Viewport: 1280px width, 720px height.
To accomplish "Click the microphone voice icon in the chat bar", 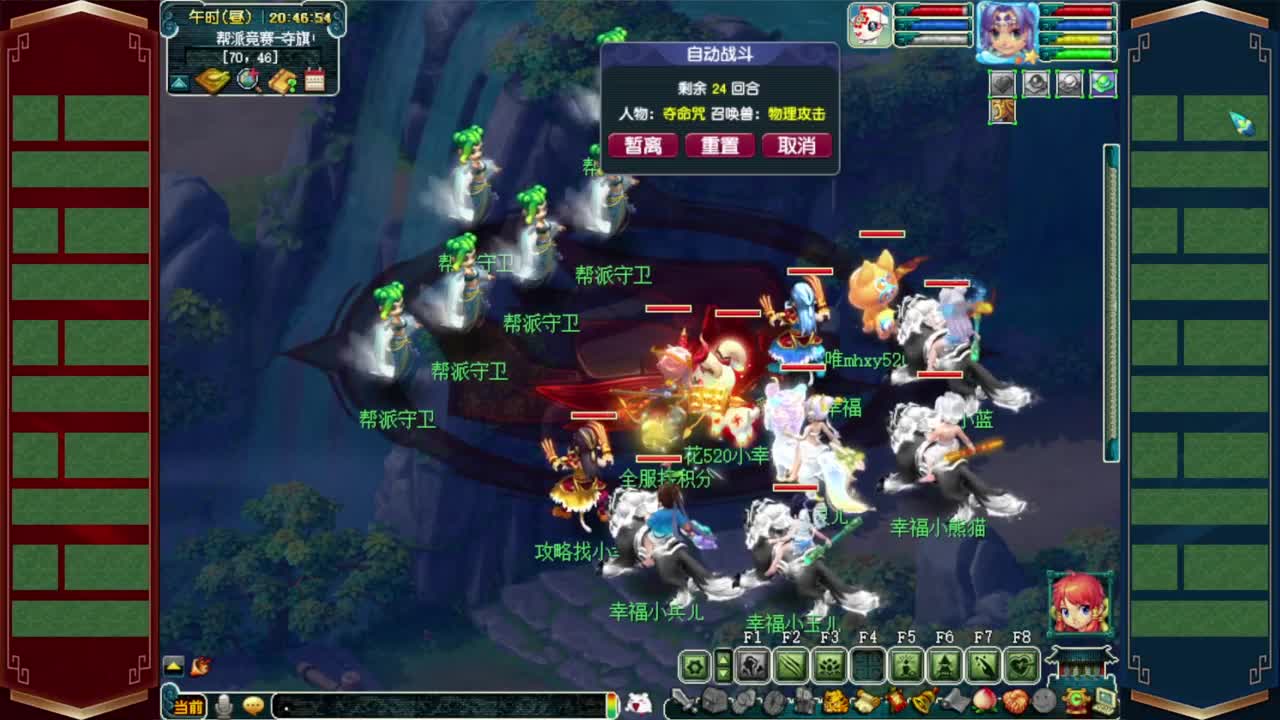I will [x=222, y=705].
